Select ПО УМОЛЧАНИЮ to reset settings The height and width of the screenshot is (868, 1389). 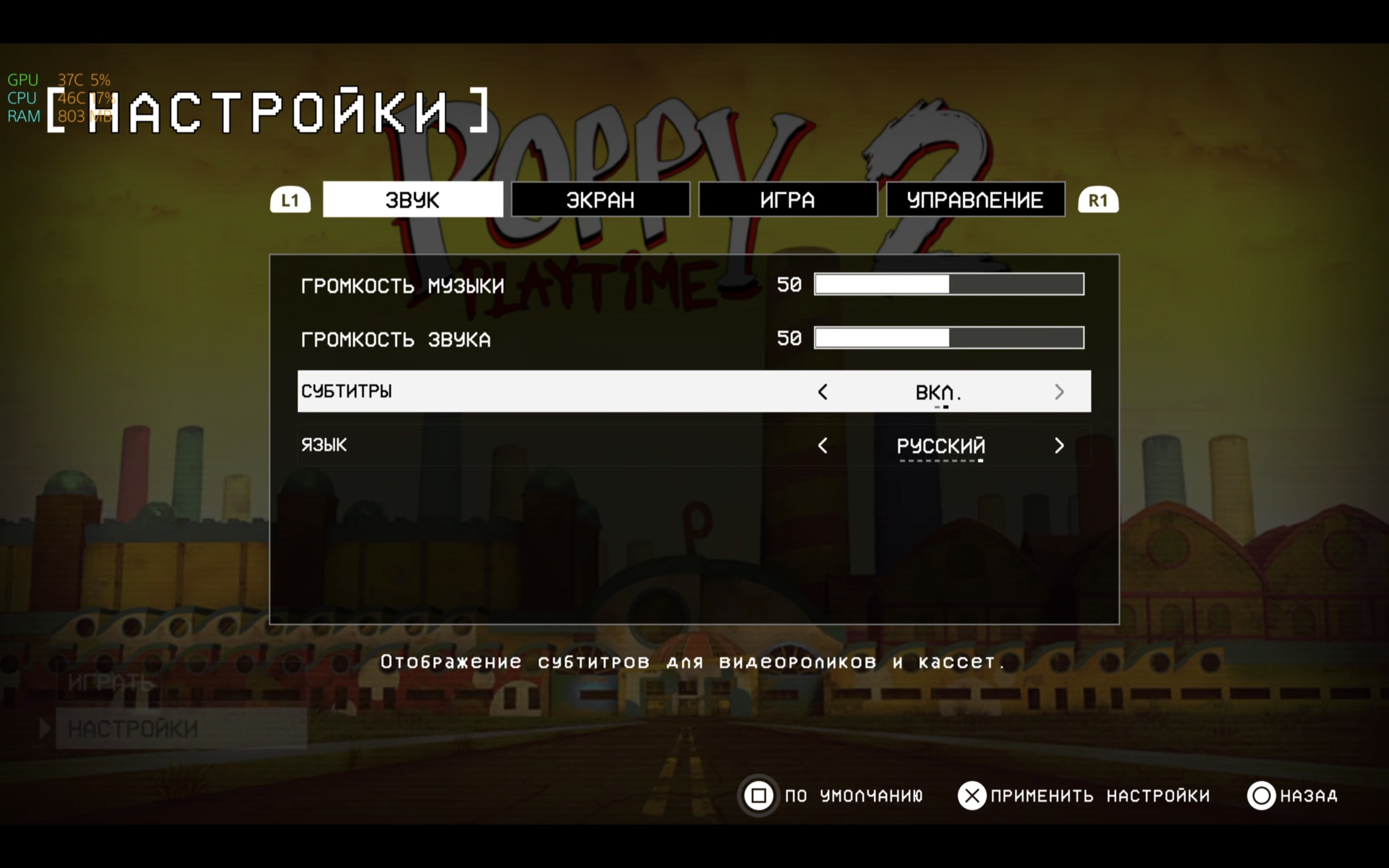click(x=854, y=796)
